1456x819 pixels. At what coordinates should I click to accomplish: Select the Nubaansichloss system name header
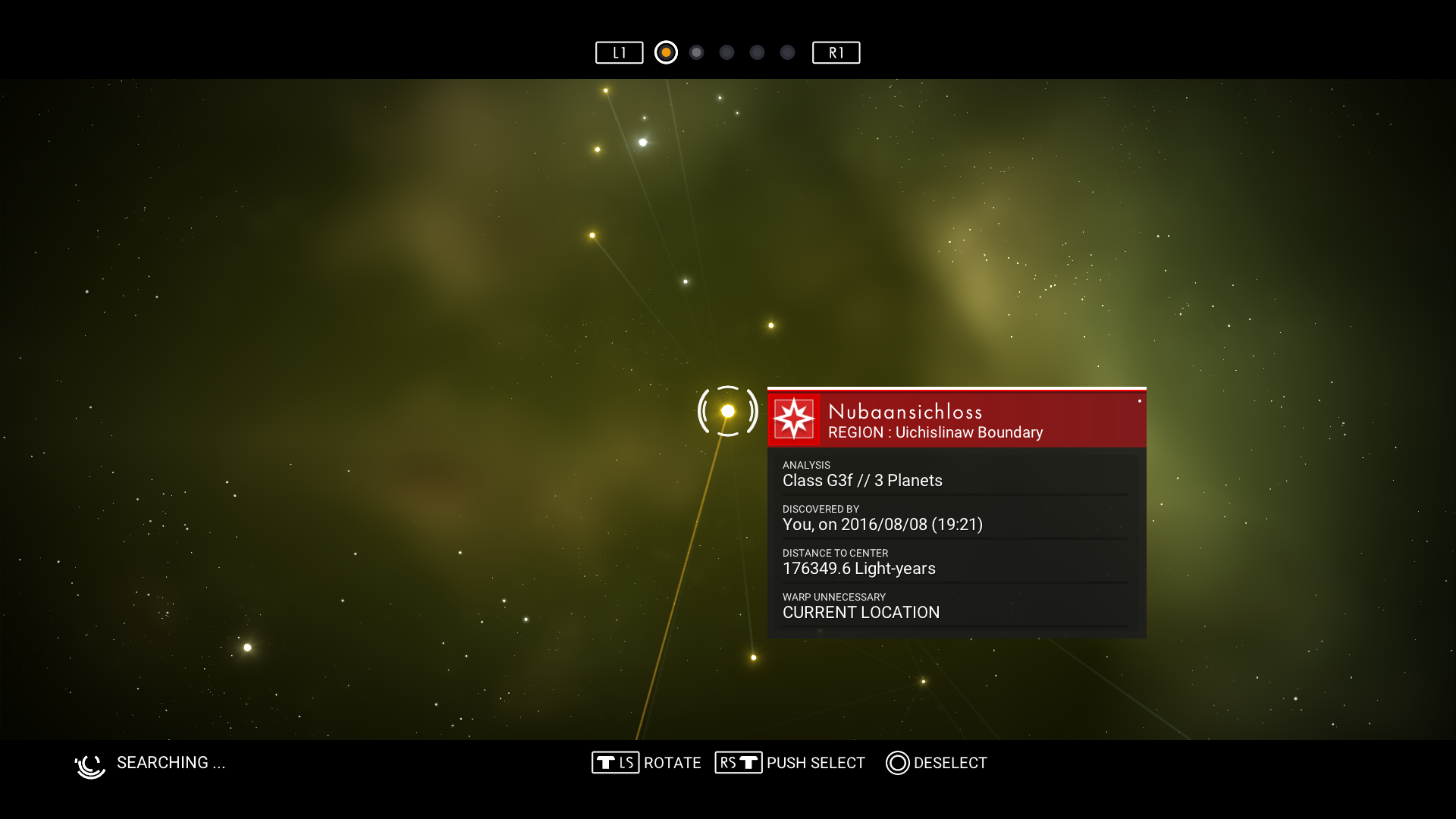point(905,412)
